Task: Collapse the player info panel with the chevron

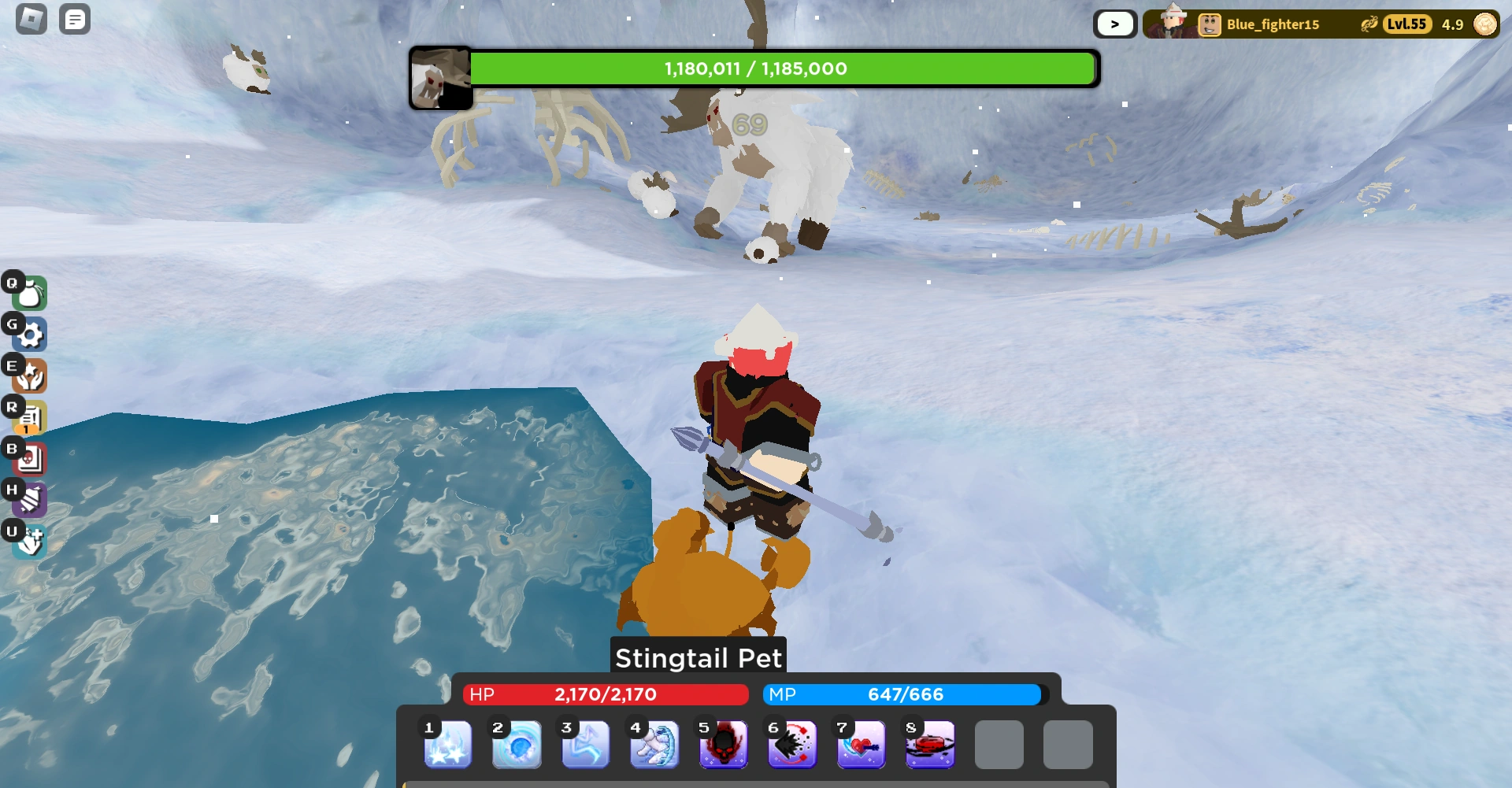Action: pyautogui.click(x=1114, y=24)
